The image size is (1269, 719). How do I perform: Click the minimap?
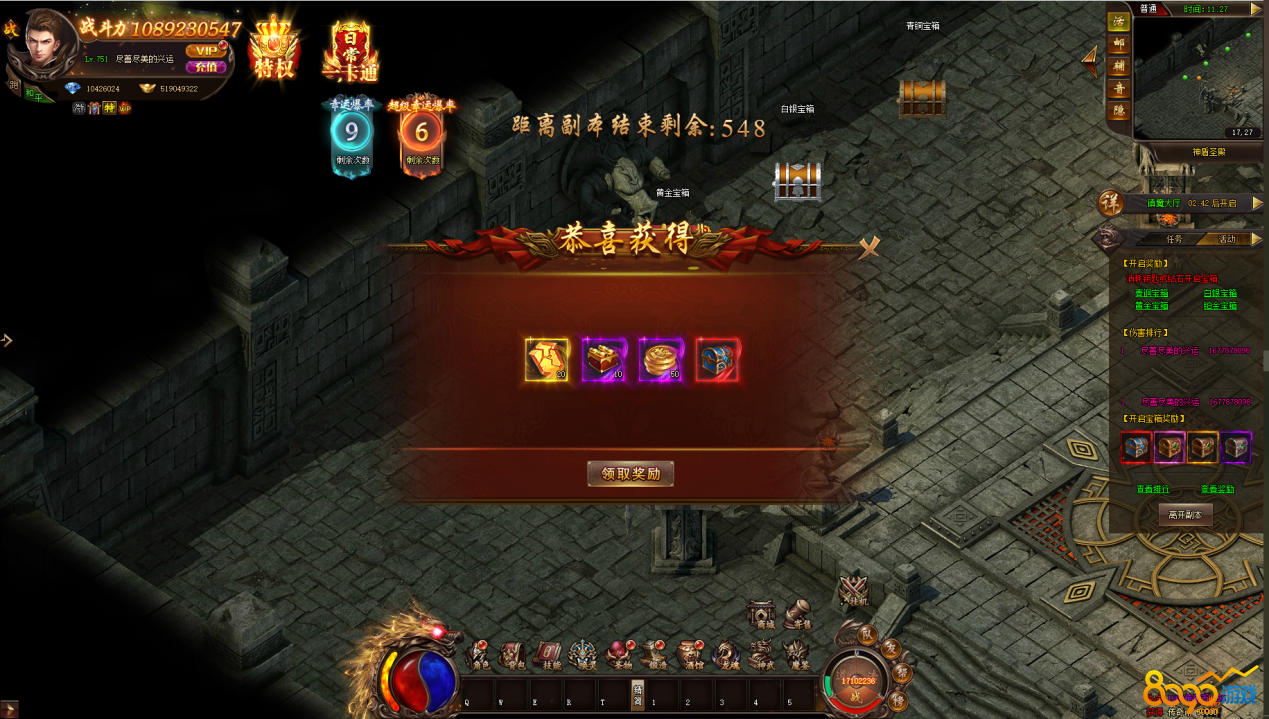coord(1197,75)
